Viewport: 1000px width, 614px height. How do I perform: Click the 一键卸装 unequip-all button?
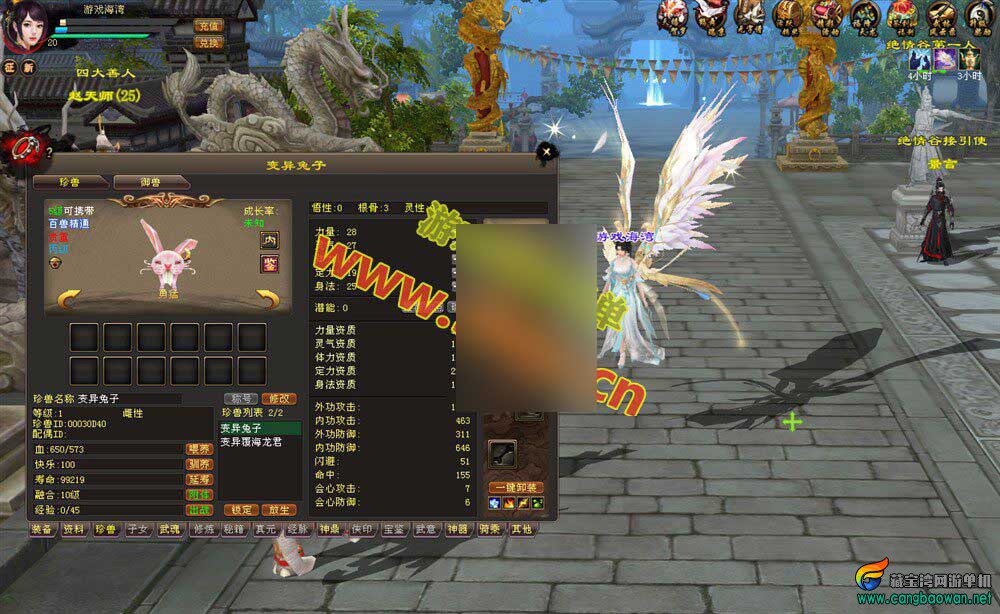coord(516,487)
